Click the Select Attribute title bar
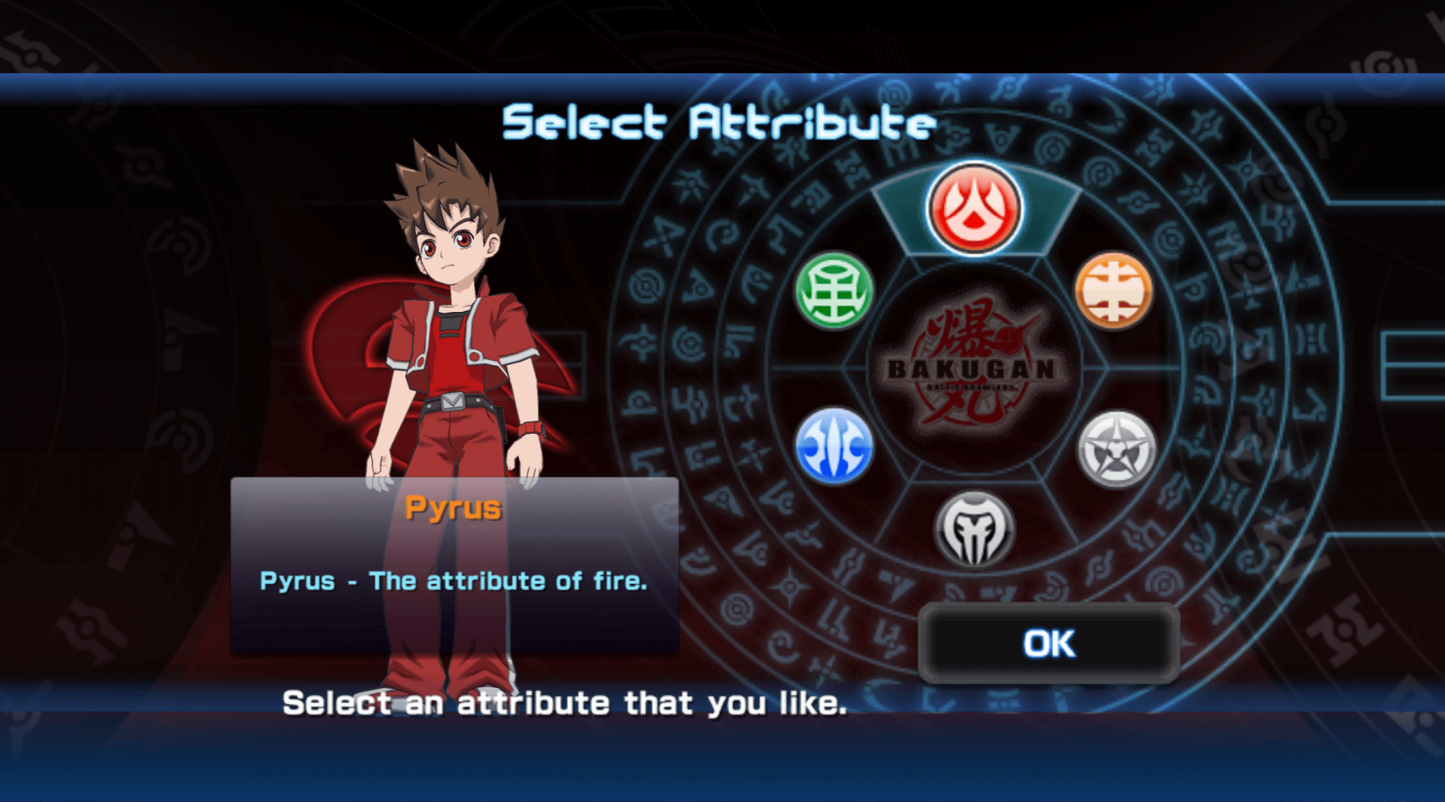 click(718, 122)
